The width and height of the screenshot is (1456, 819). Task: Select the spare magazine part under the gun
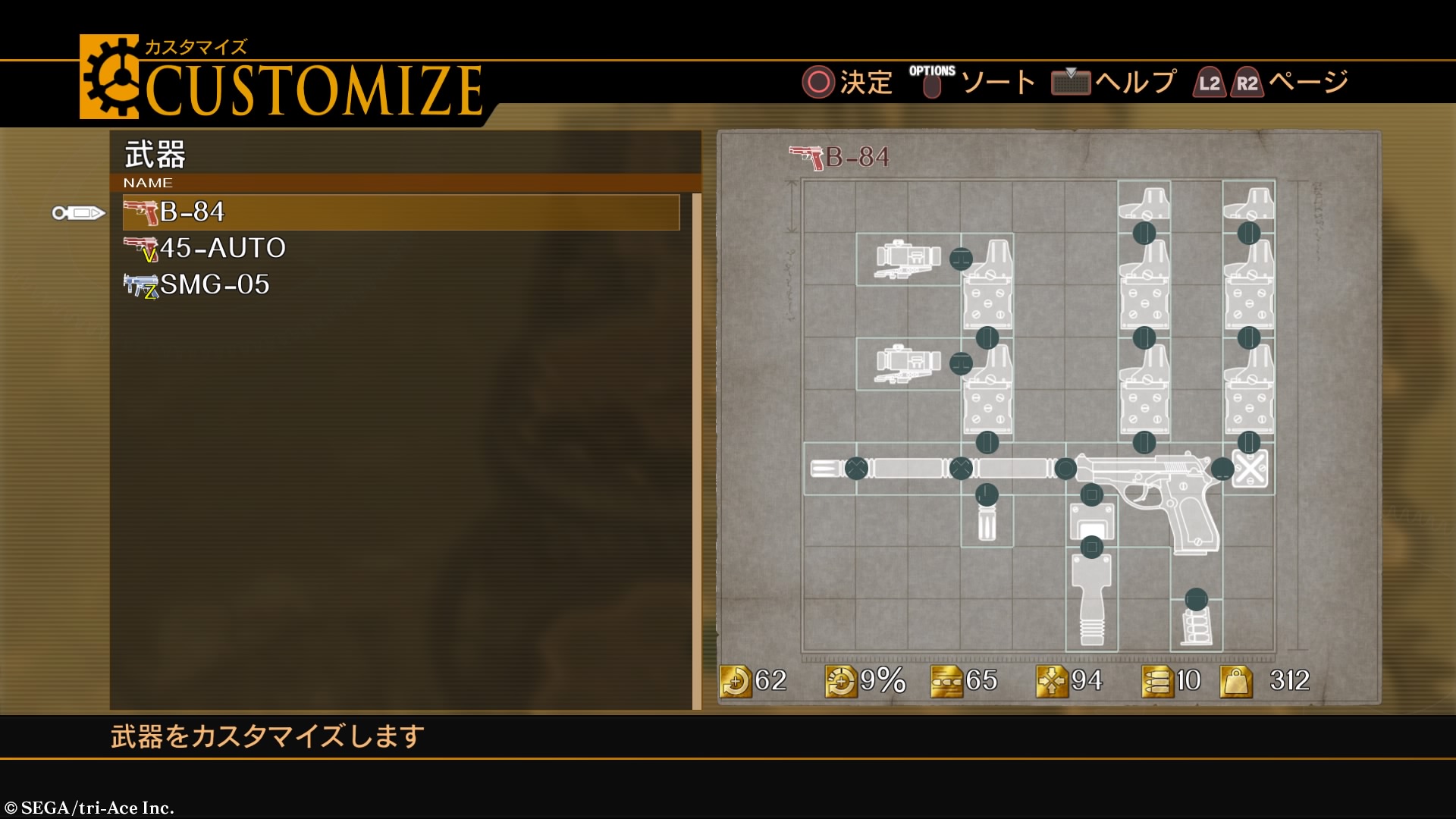pos(1198,626)
